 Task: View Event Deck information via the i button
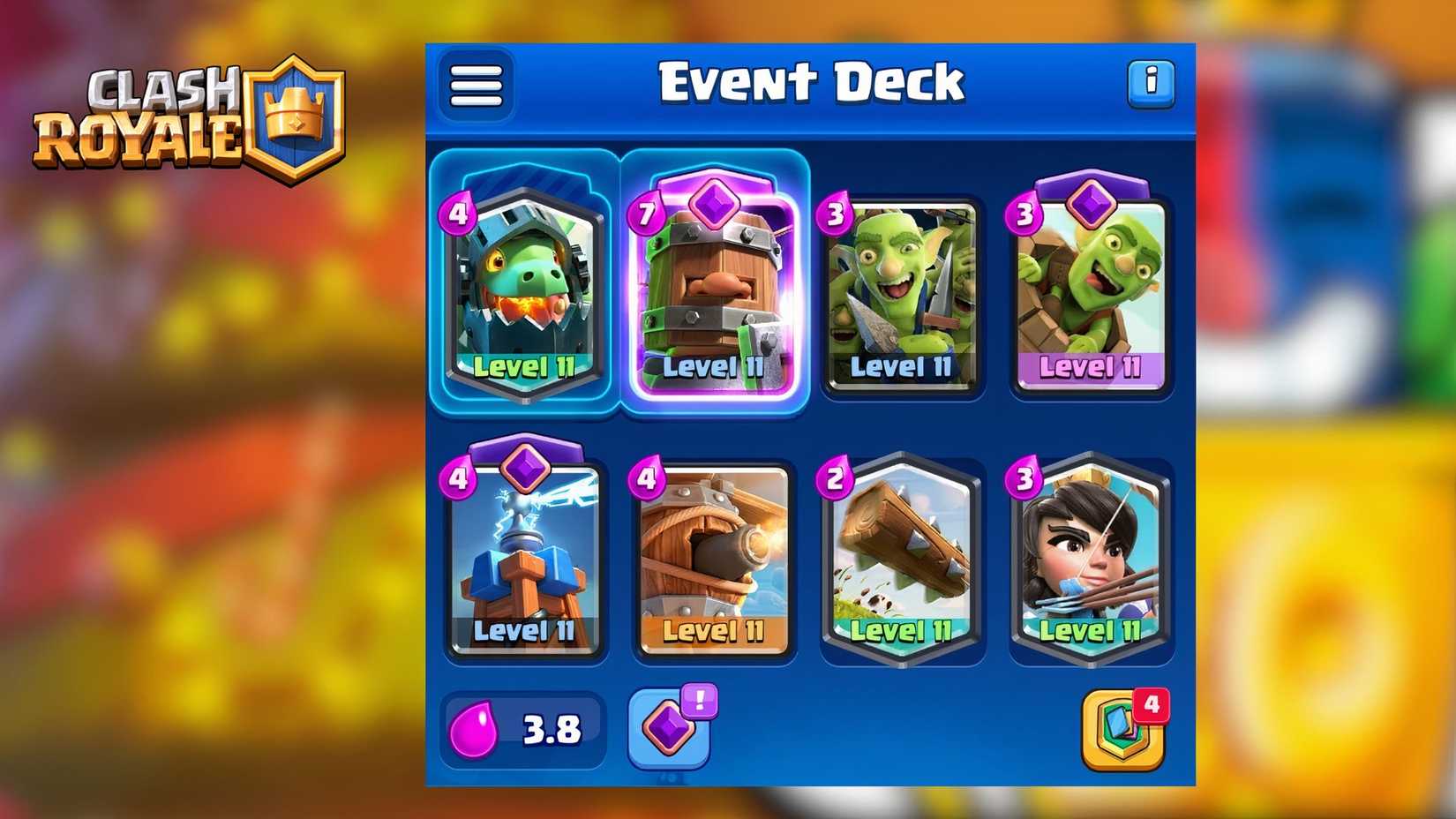(1150, 84)
